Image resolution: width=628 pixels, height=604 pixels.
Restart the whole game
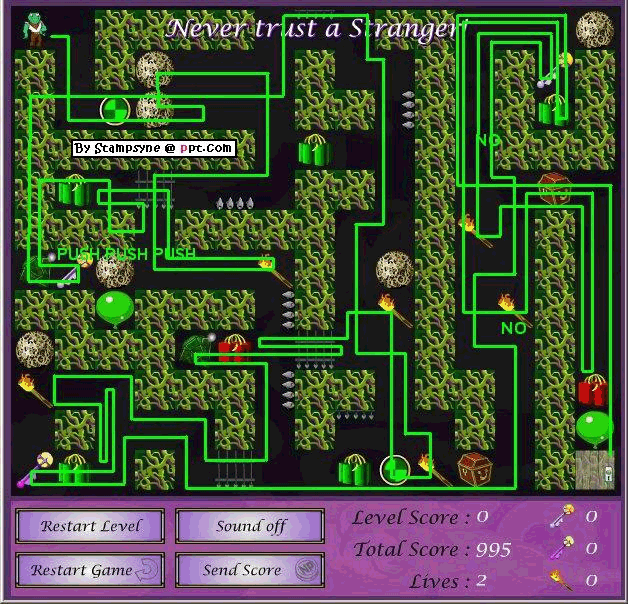click(x=92, y=570)
